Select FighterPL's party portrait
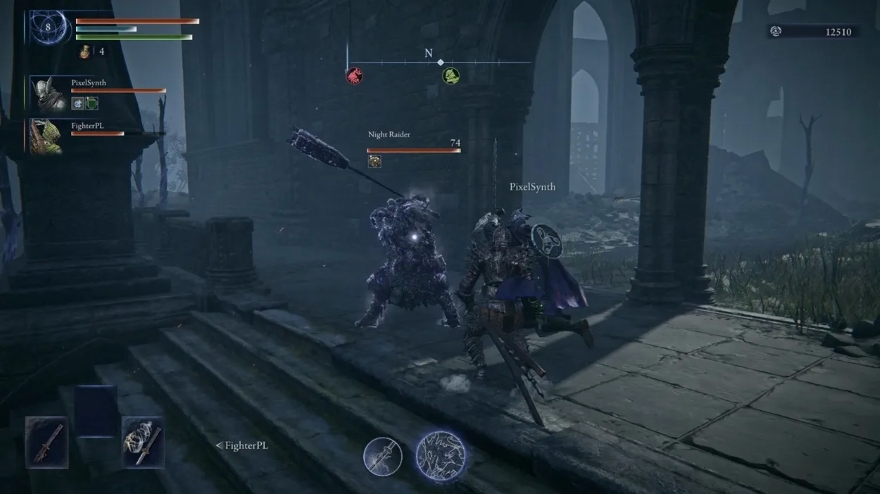 [47, 135]
